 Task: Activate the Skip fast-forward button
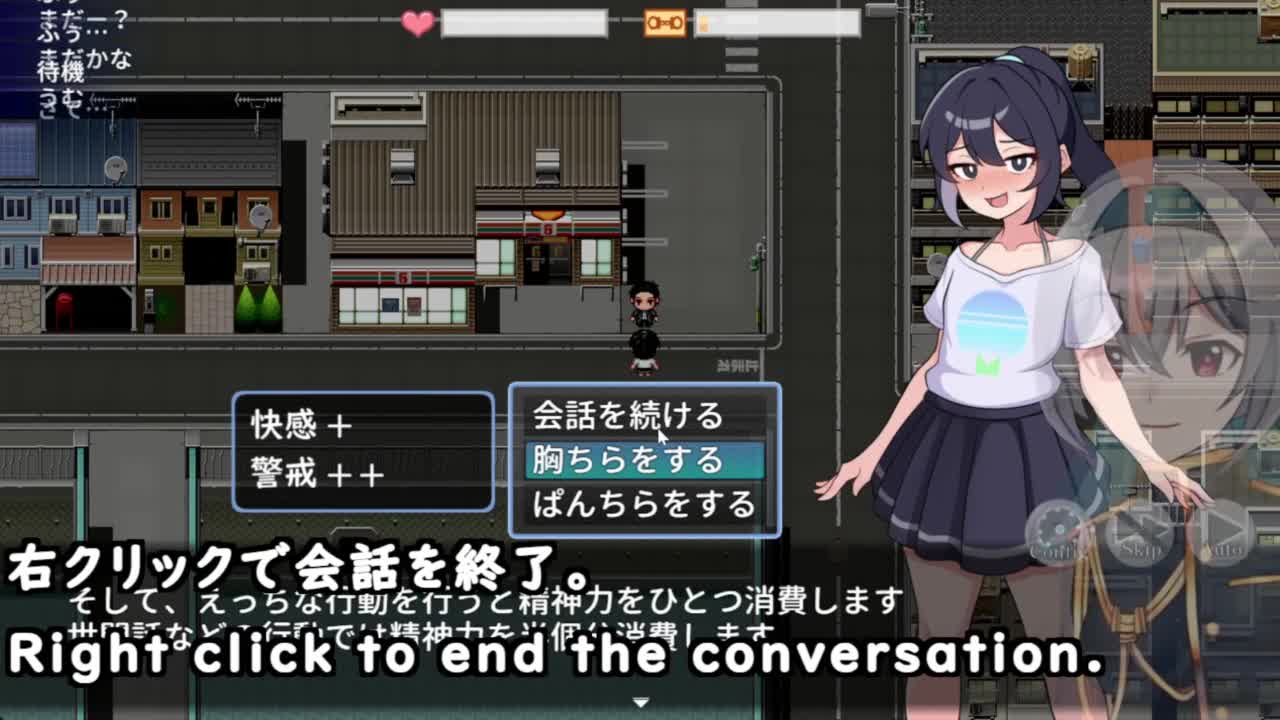tap(1140, 532)
